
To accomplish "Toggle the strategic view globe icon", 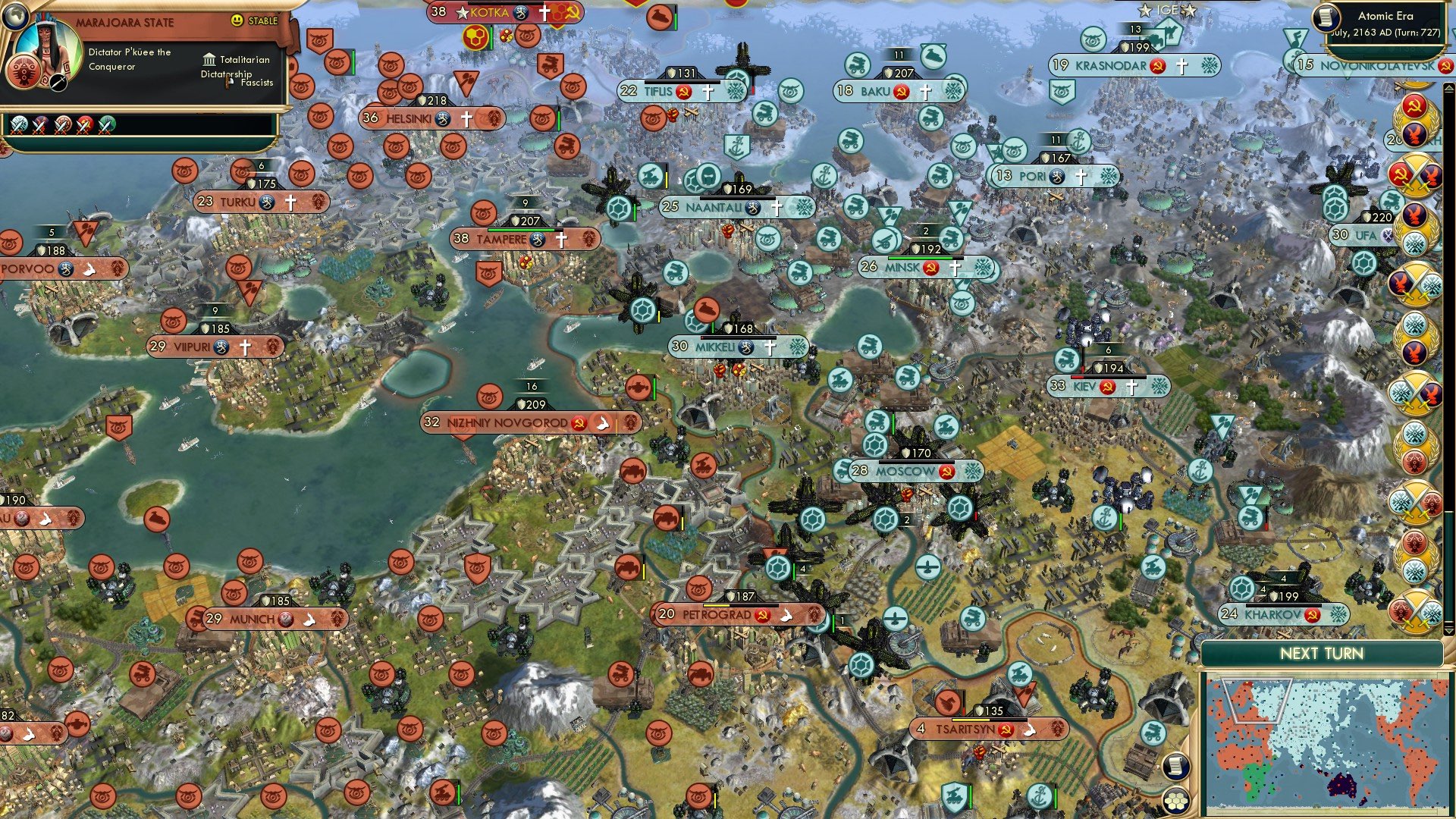I will click(x=15, y=15).
